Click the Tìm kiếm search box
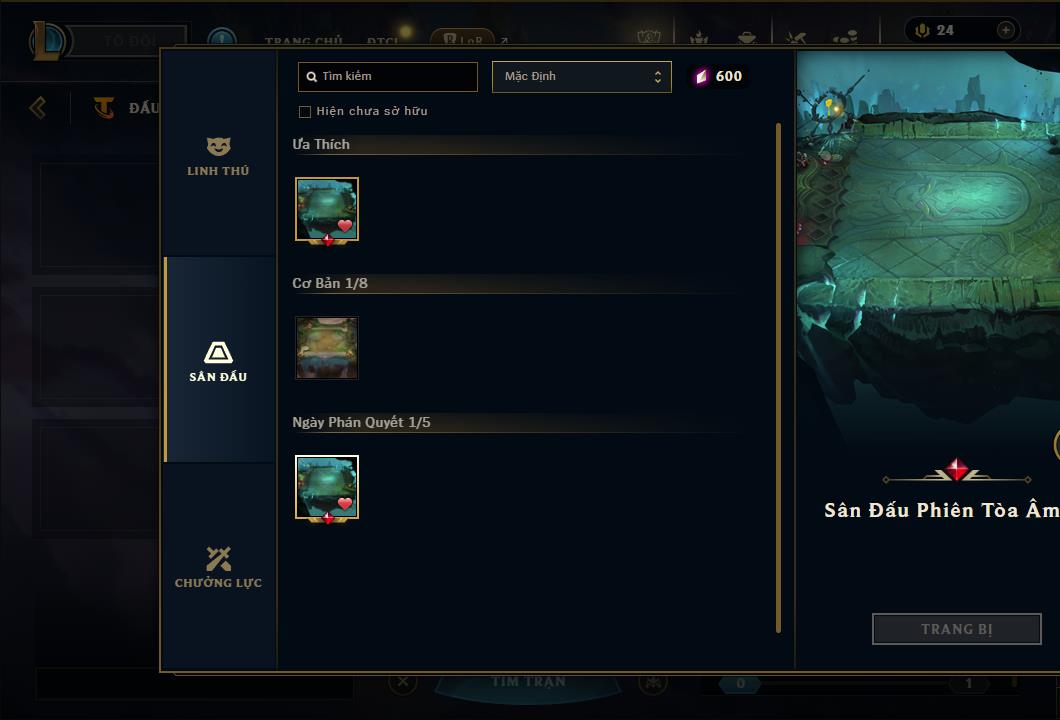The width and height of the screenshot is (1060, 720). click(388, 77)
